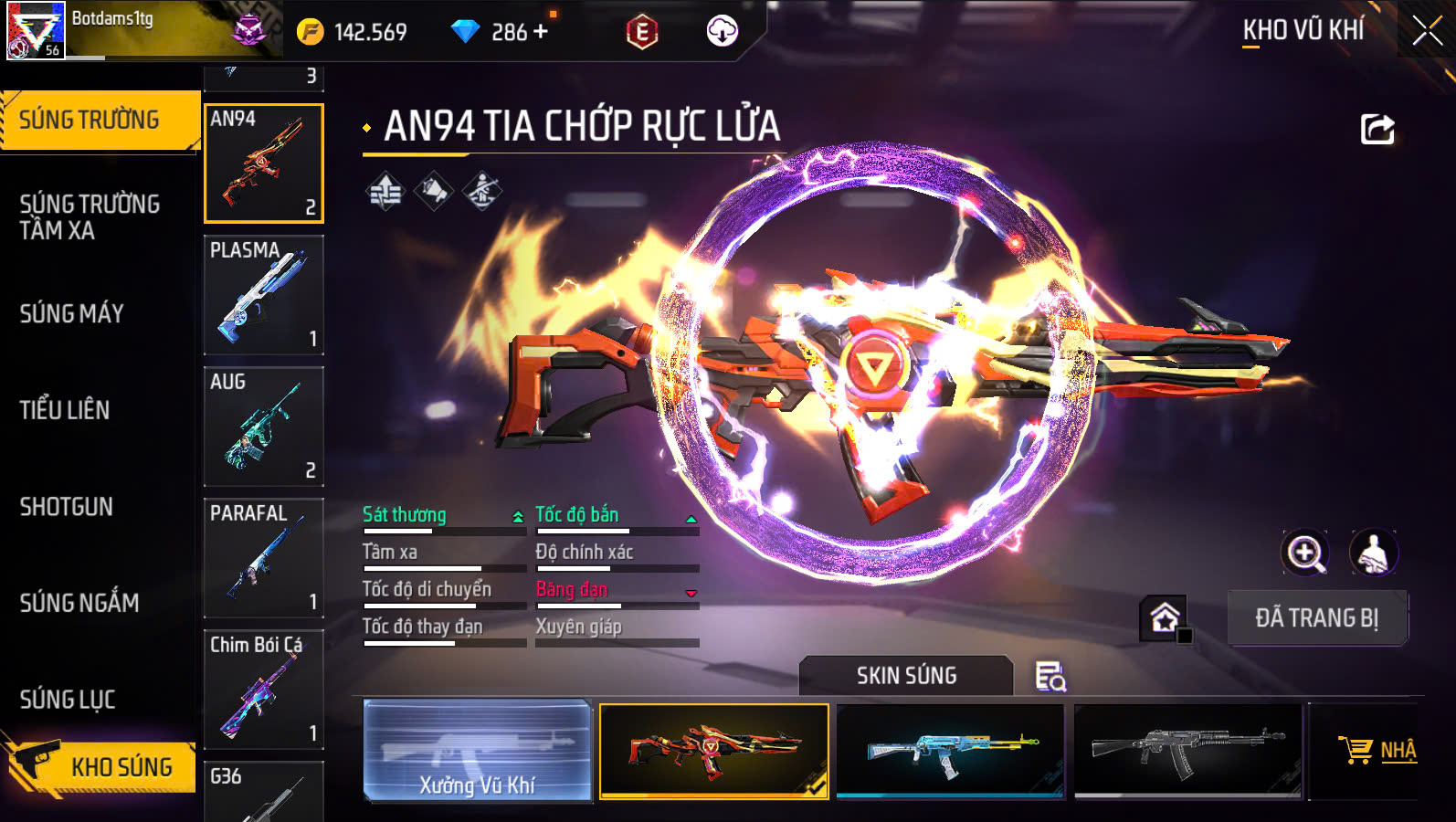The image size is (1456, 822).
Task: Select the AUG weapon tile
Action: (x=263, y=427)
